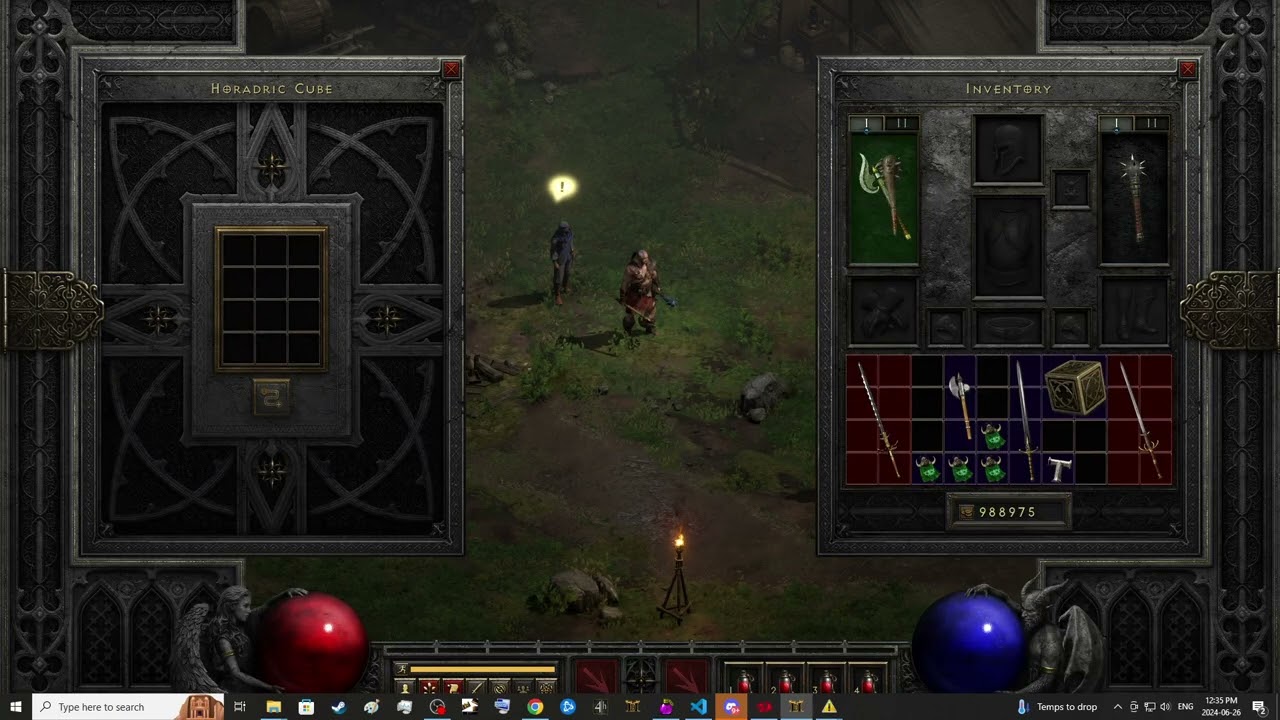Click the empty amulet slot
Screen dimensions: 1280x720
pos(1071,188)
